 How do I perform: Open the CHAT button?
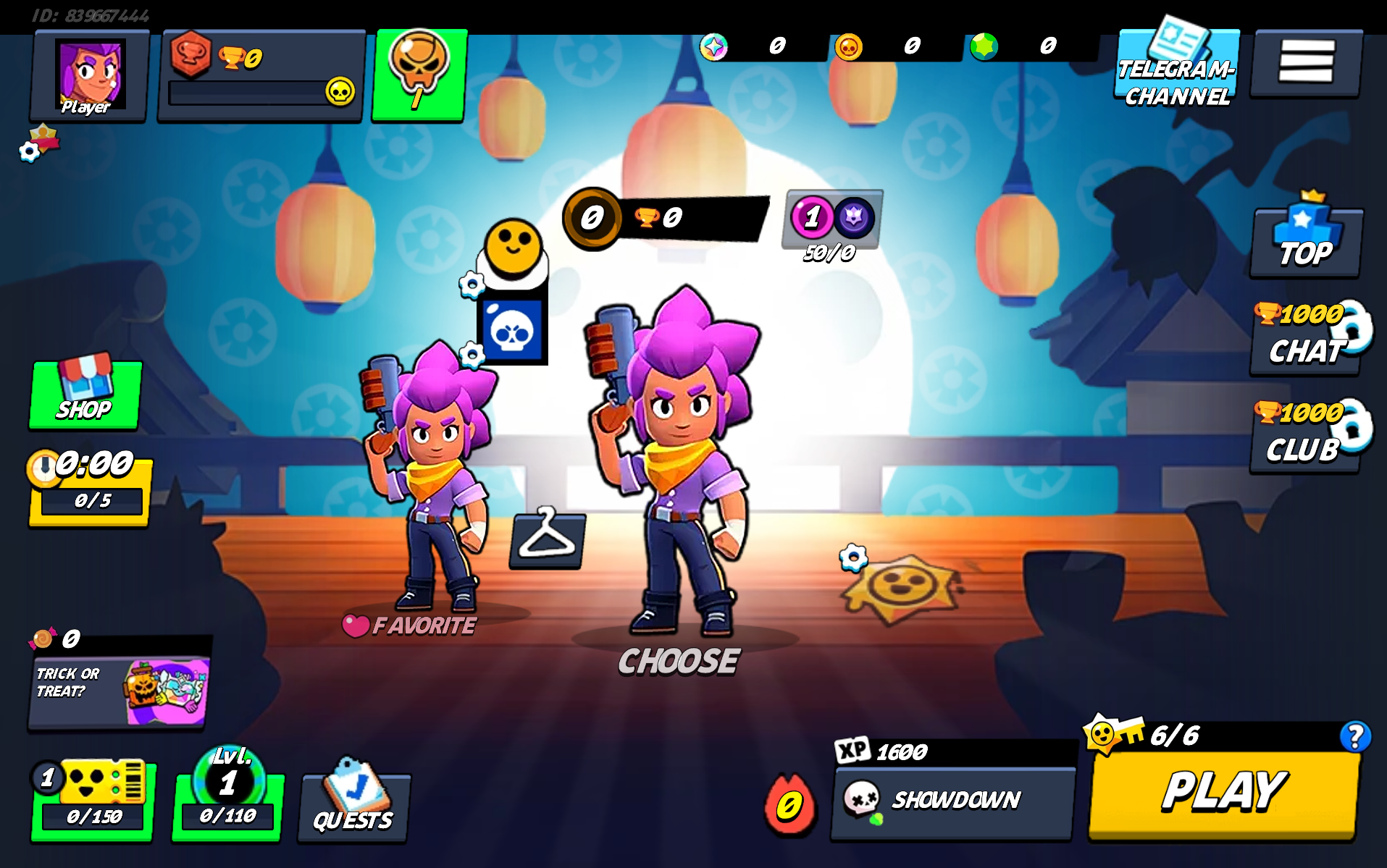pyautogui.click(x=1305, y=341)
